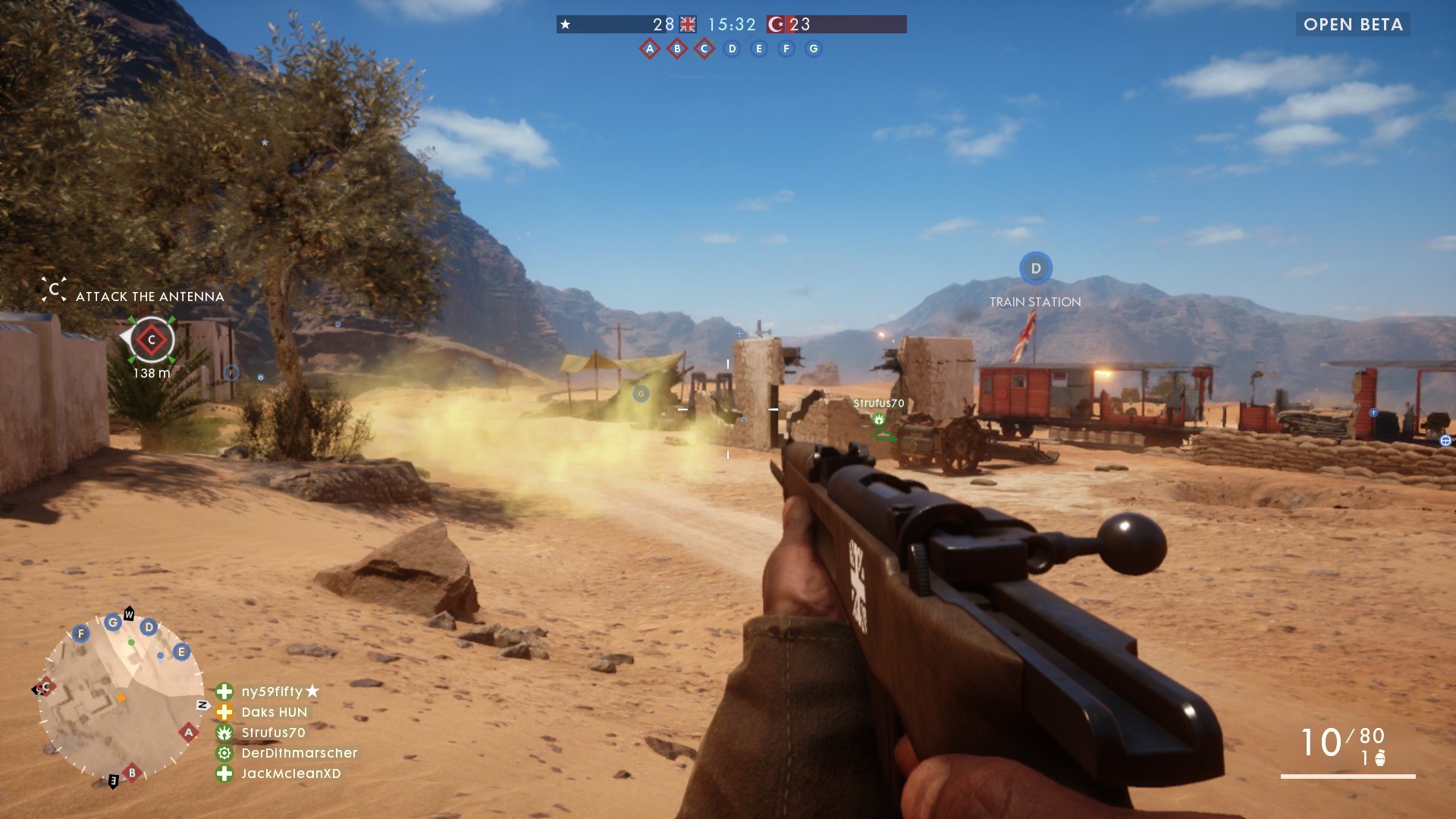1456x819 pixels.
Task: Select squad member Strufus70 in squad list
Action: point(273,733)
